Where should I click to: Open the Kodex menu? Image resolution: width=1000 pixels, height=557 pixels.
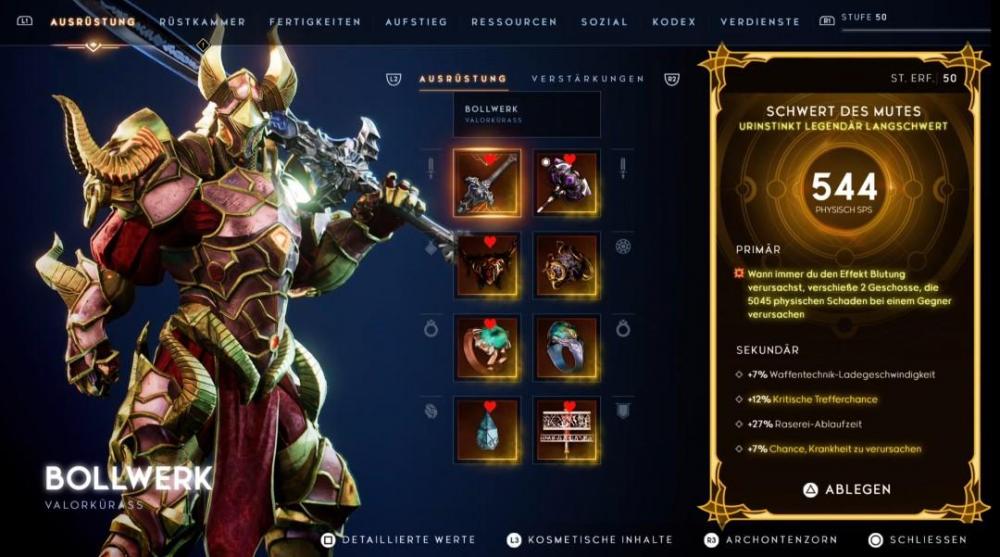point(674,21)
